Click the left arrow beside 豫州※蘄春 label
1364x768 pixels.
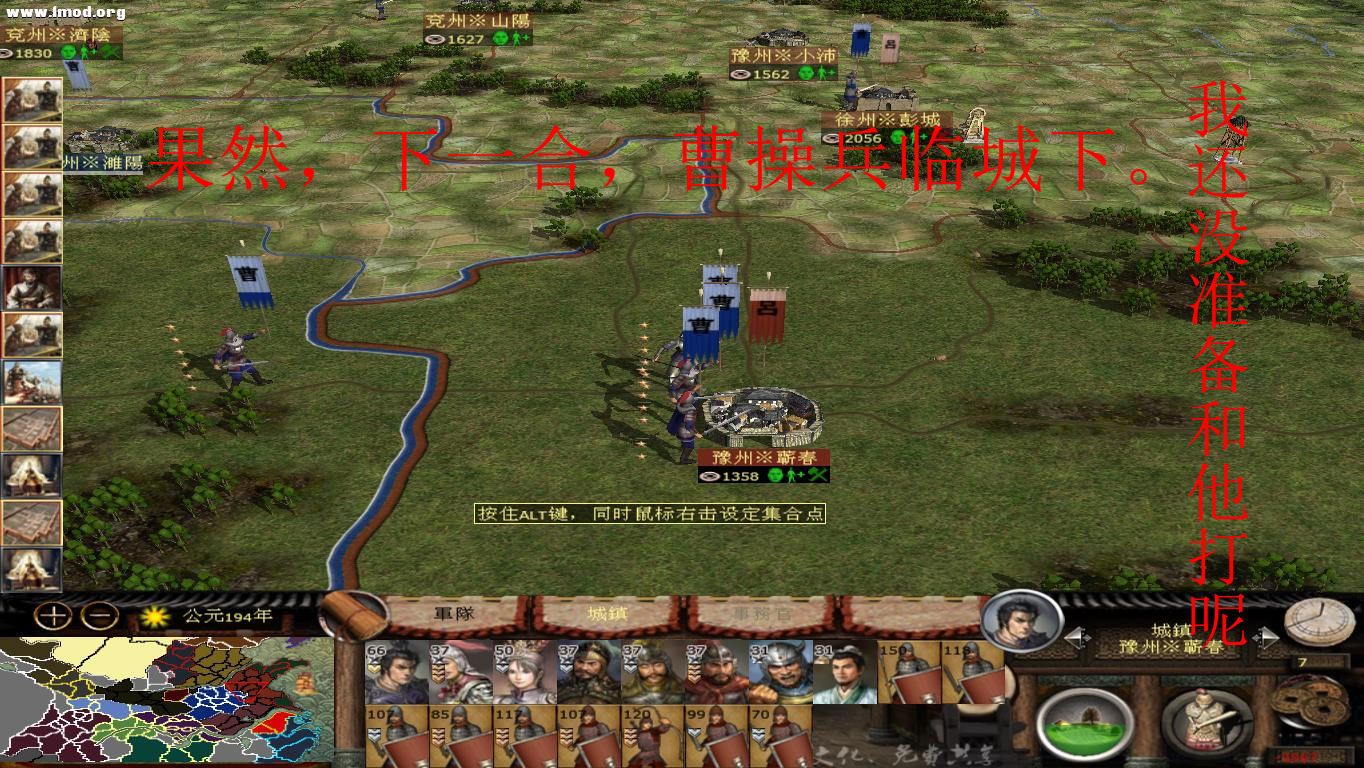click(1075, 636)
